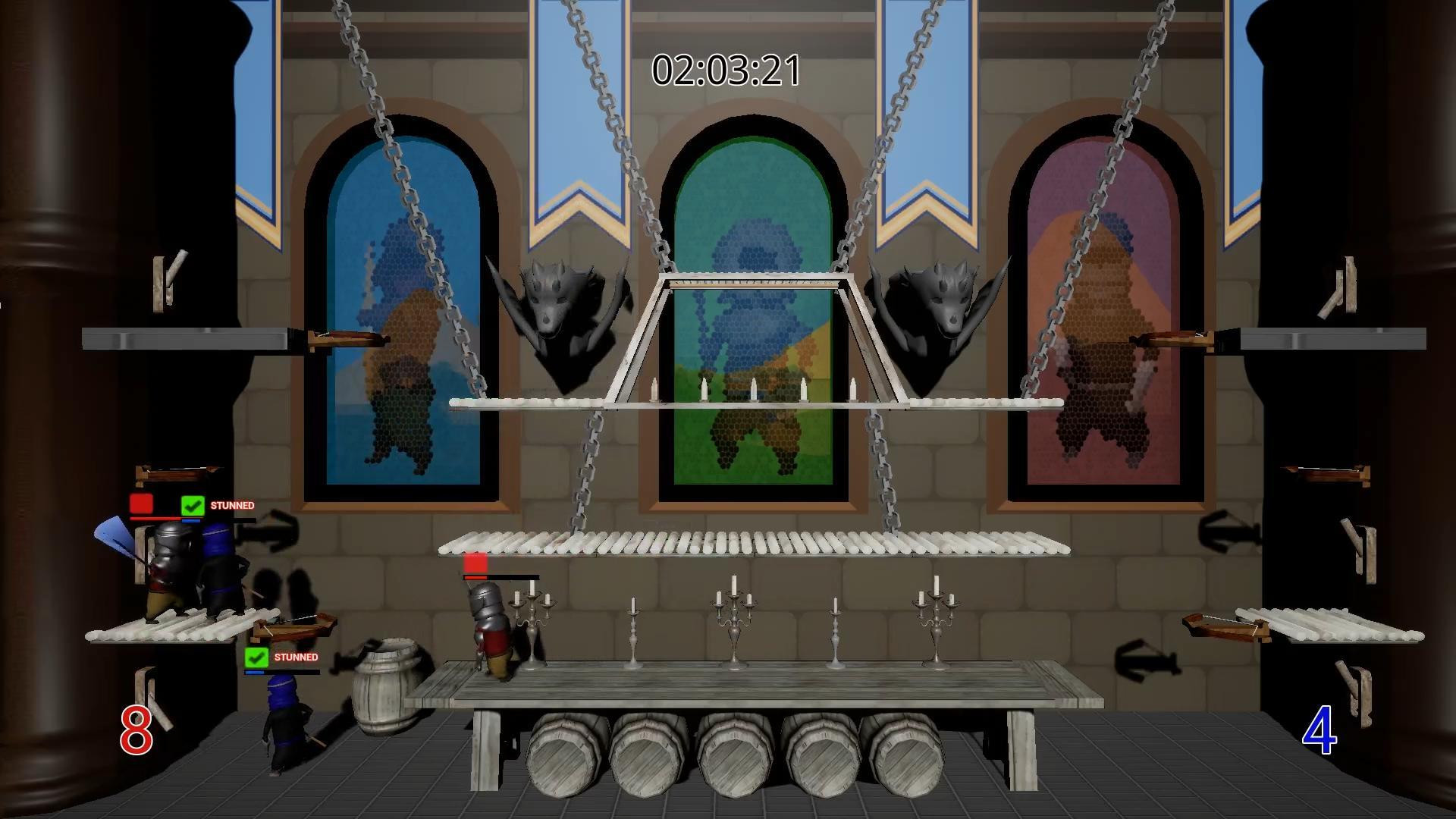The height and width of the screenshot is (819, 1456).
Task: Click the red status box above the lone knight
Action: point(474,563)
